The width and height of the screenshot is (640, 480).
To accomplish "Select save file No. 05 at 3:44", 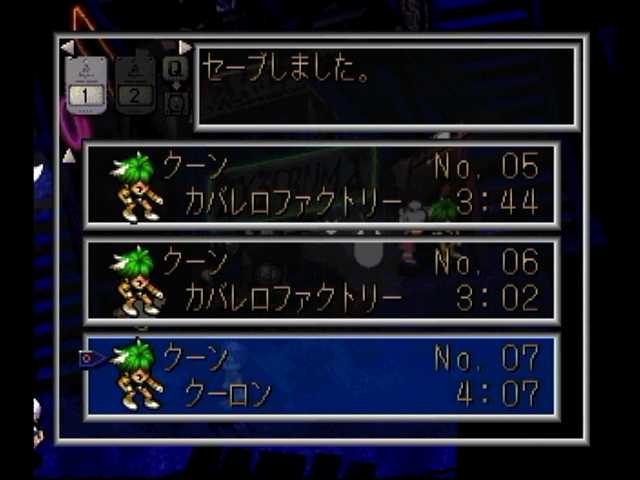I will pos(322,185).
